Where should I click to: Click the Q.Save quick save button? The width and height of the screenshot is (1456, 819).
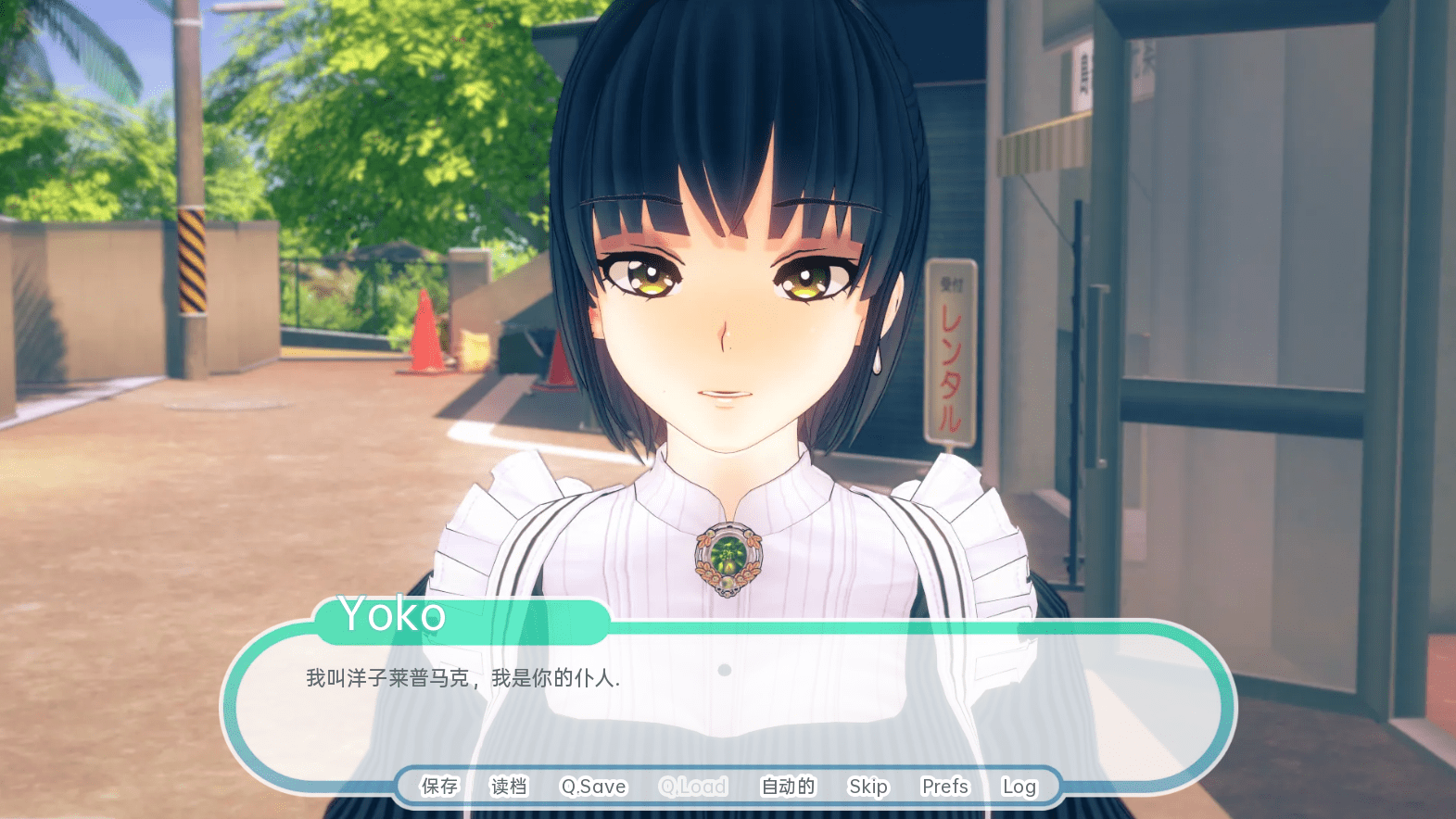(x=593, y=787)
